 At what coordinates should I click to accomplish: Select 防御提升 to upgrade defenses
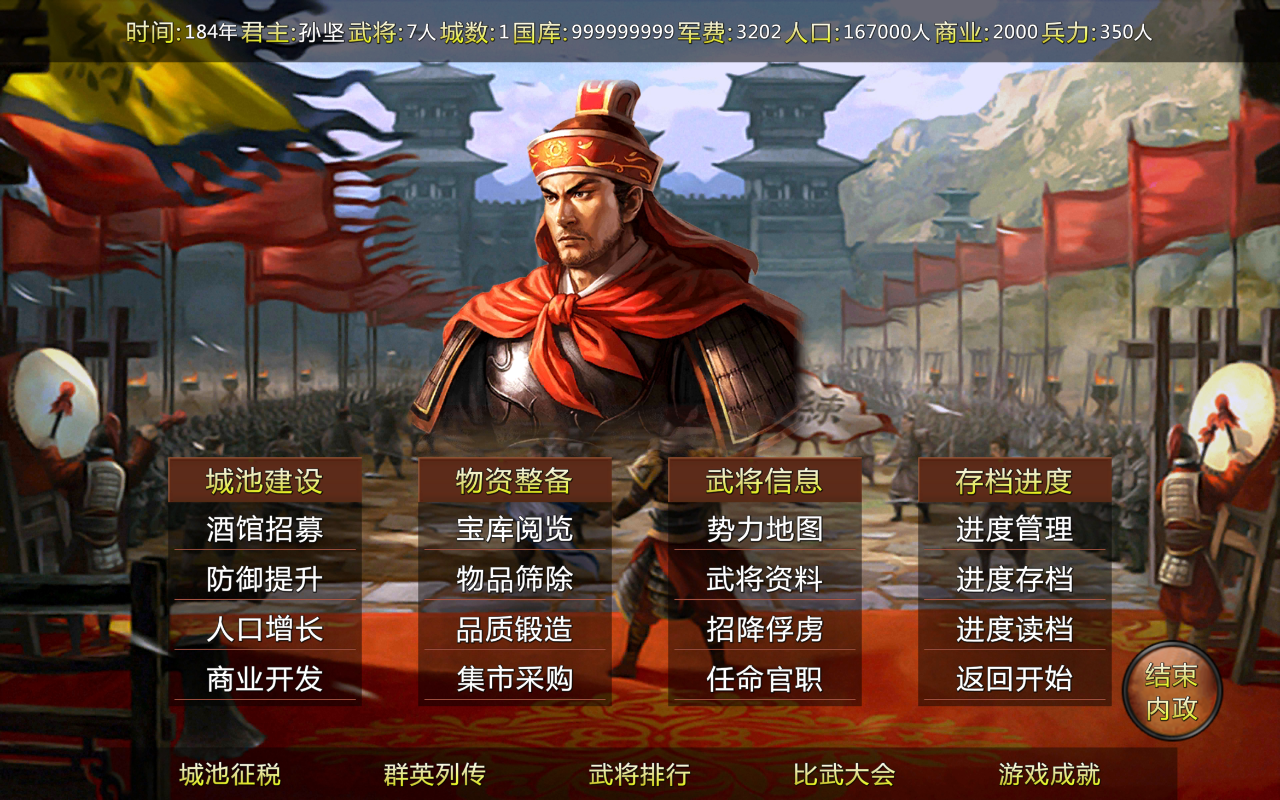[266, 581]
